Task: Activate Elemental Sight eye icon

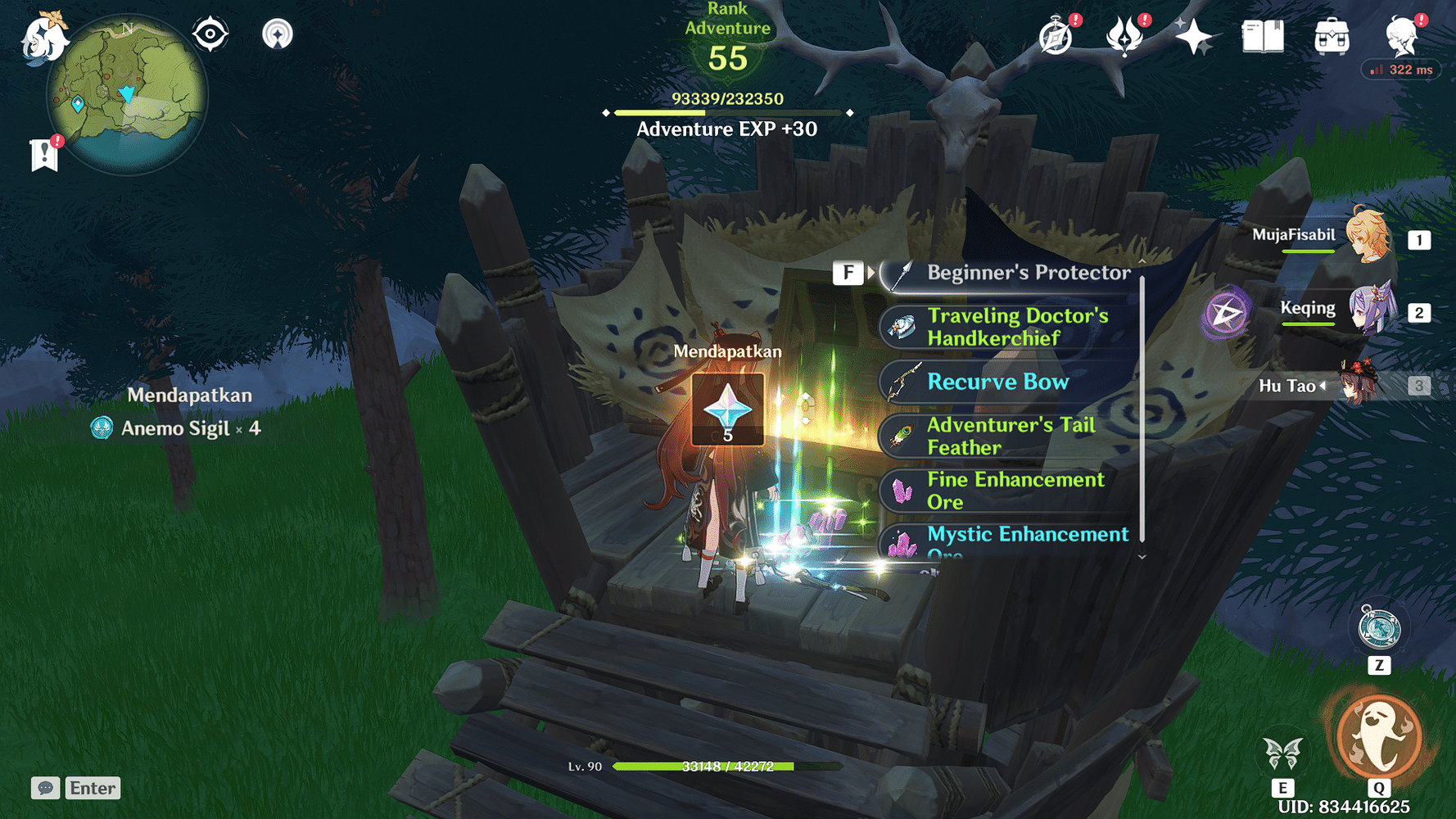Action: tap(210, 34)
